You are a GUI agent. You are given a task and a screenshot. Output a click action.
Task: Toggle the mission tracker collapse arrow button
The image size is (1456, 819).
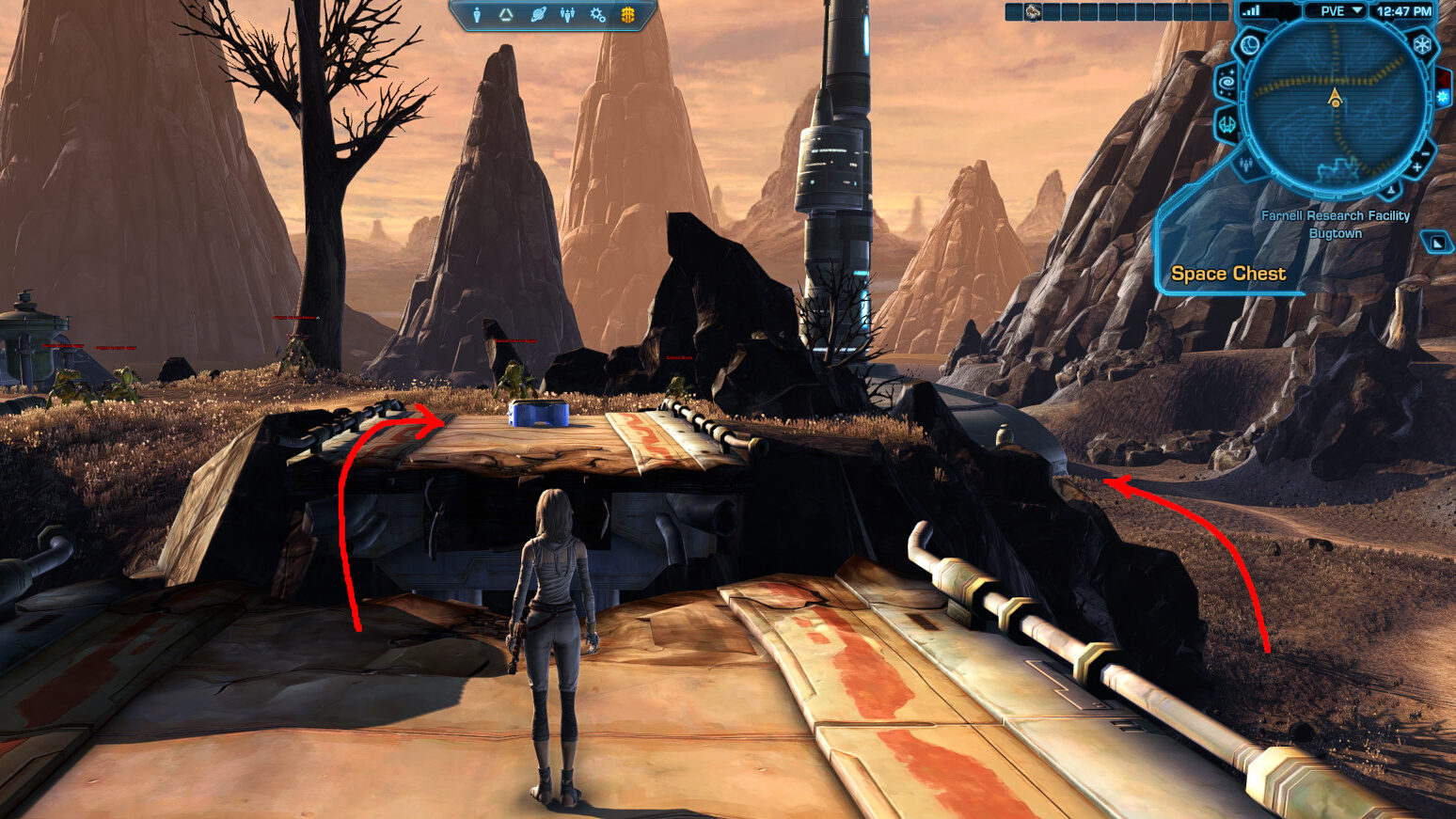click(x=1436, y=243)
